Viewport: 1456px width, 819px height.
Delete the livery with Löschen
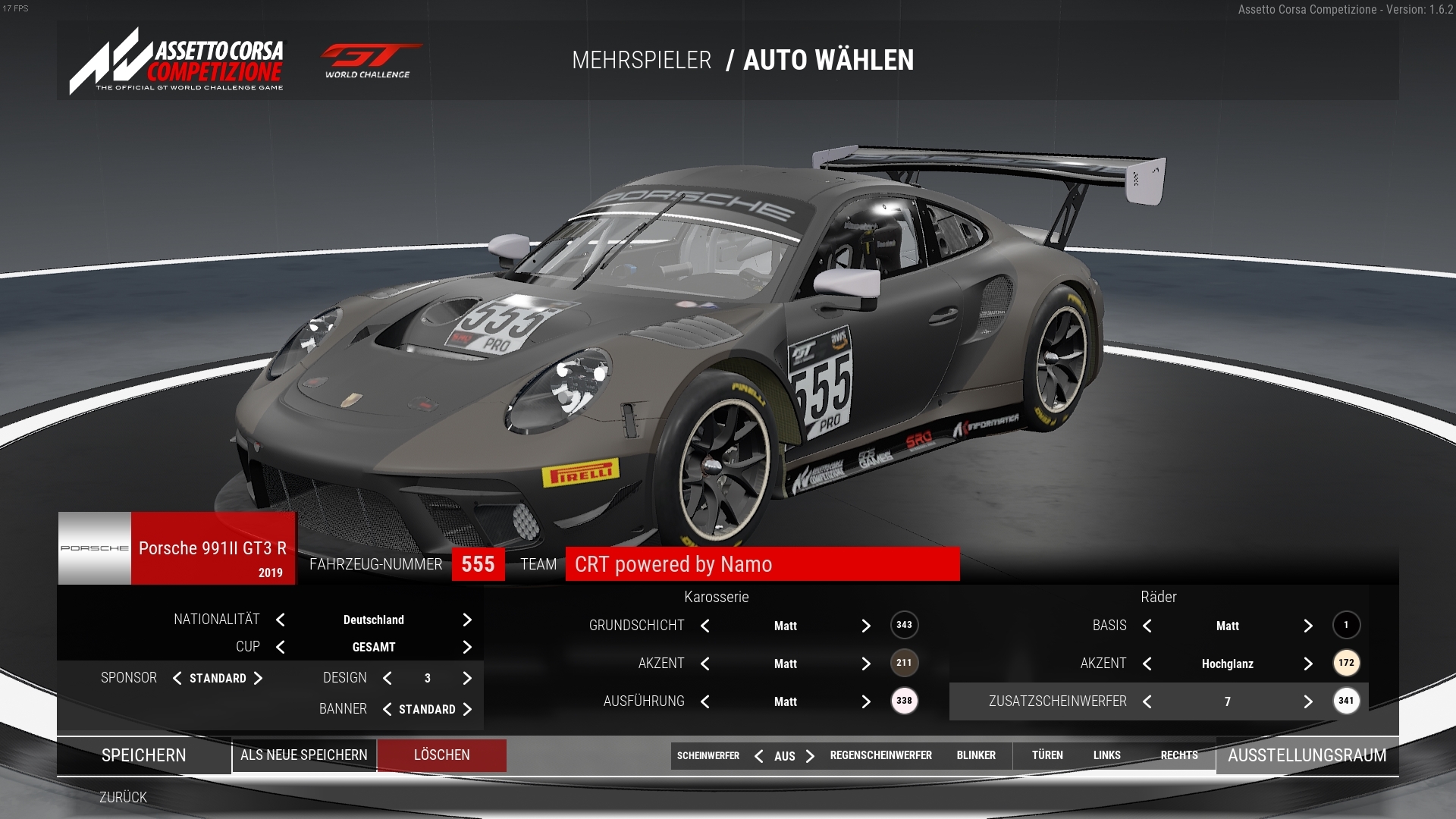click(442, 755)
